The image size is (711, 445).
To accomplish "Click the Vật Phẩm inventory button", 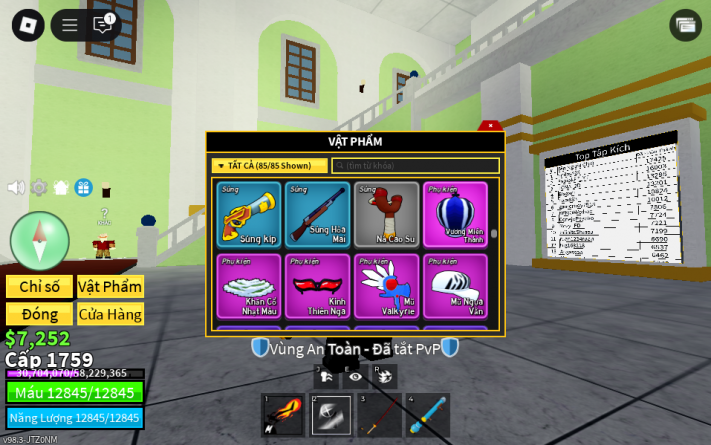I will [110, 287].
